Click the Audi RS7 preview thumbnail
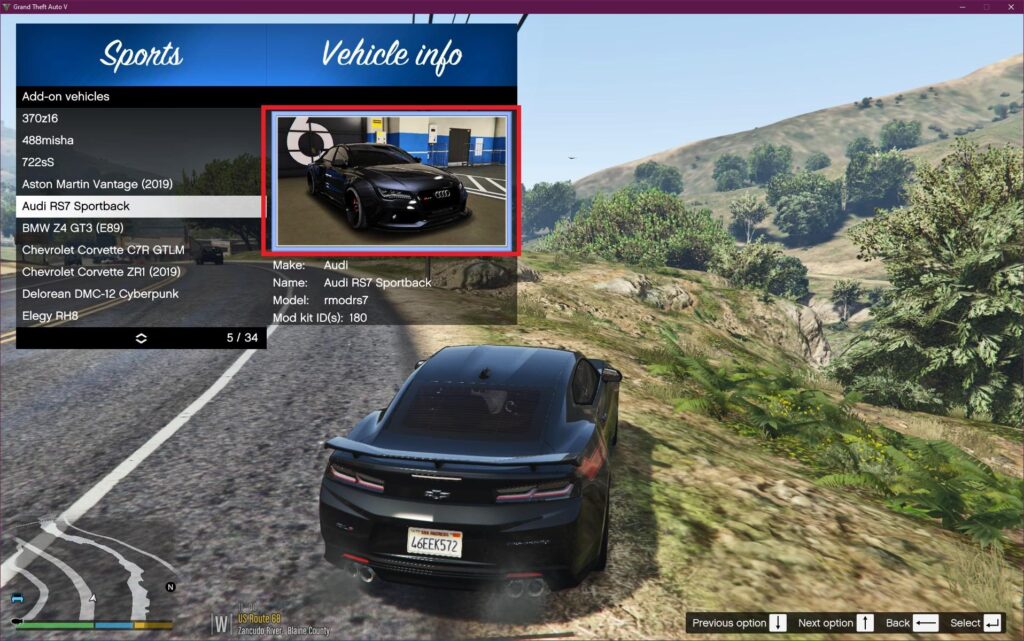The height and width of the screenshot is (641, 1024). 392,180
